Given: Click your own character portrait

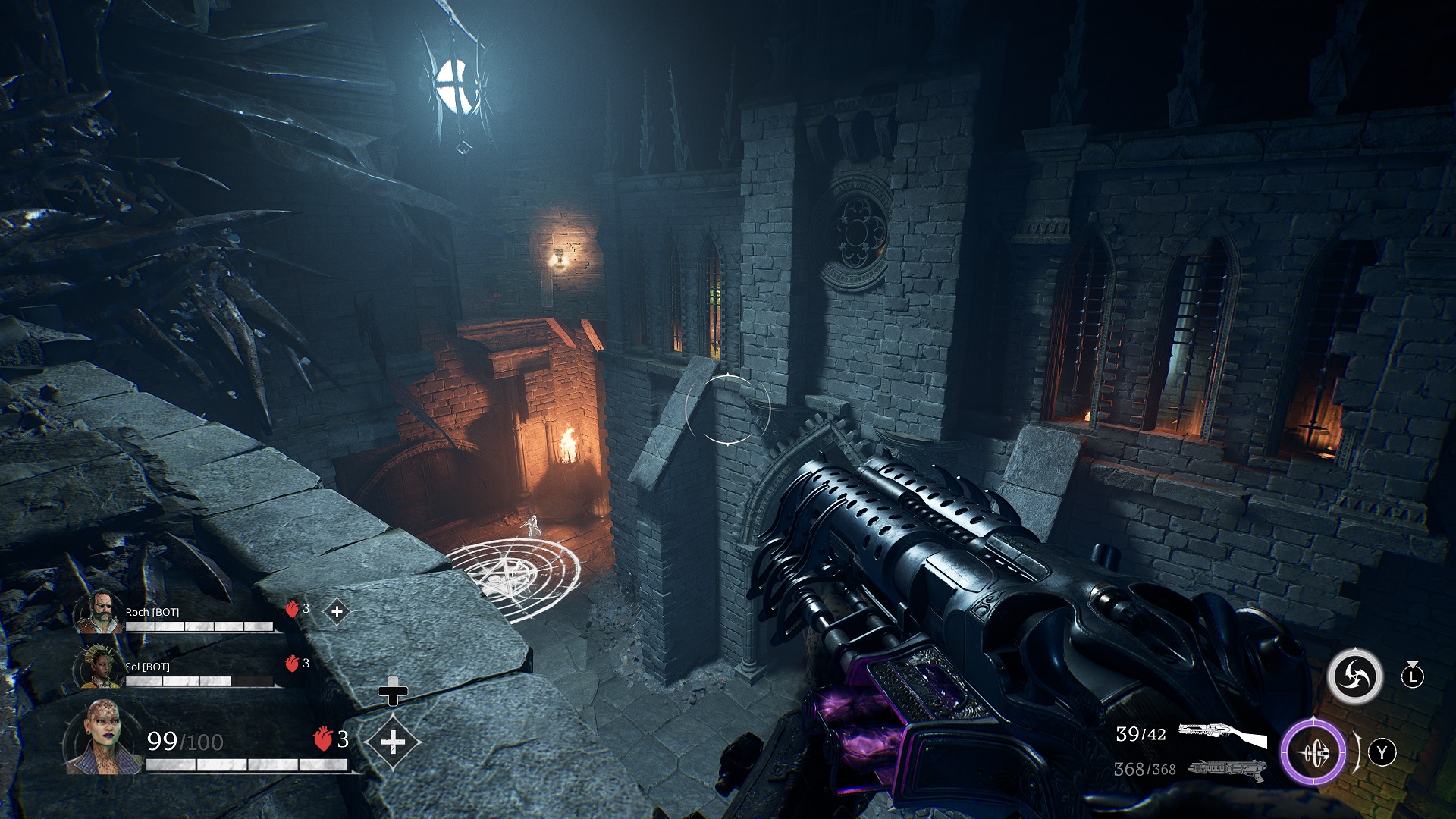Looking at the screenshot, I should [x=102, y=737].
